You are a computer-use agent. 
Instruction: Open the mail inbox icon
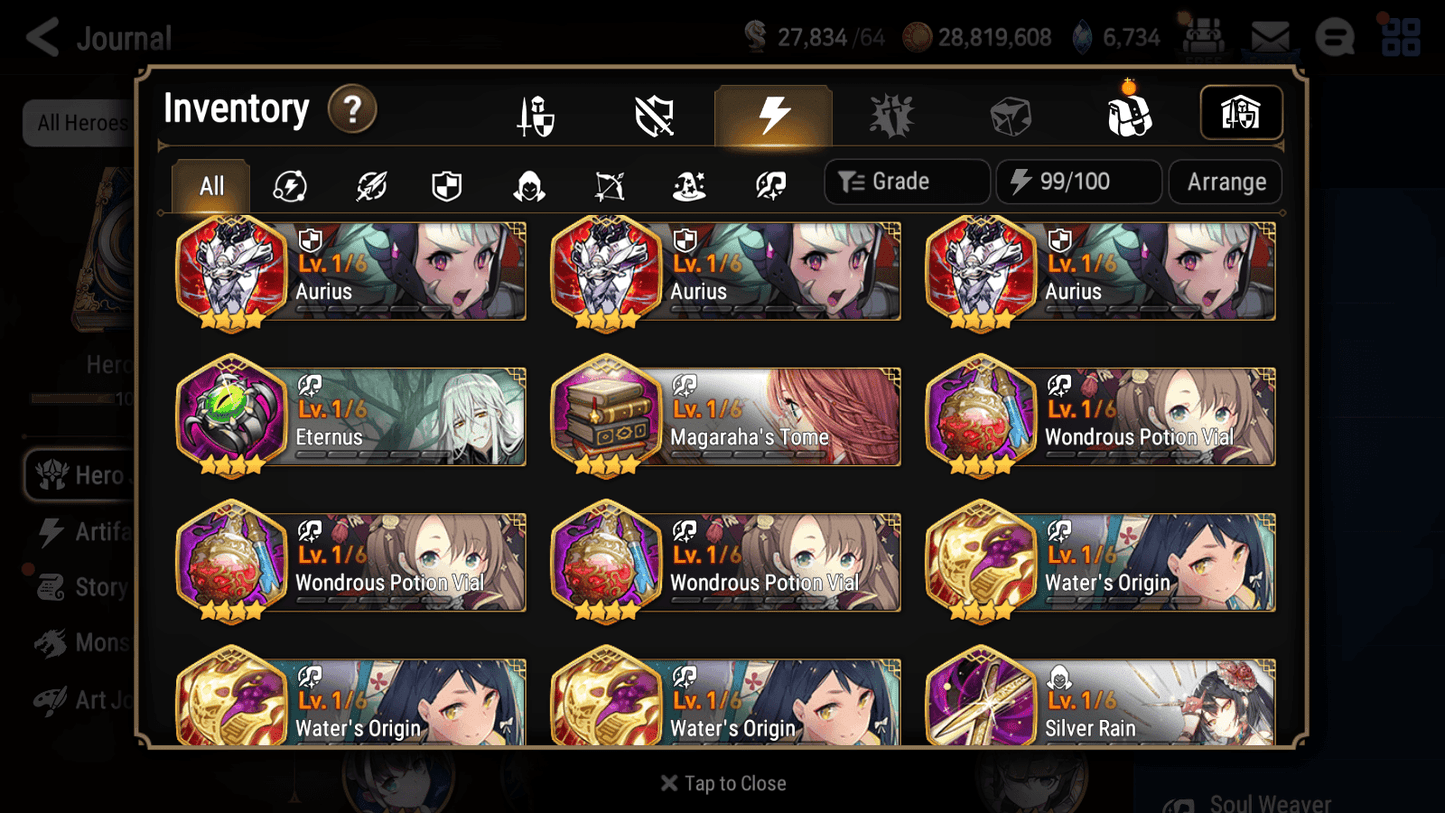click(x=1268, y=36)
